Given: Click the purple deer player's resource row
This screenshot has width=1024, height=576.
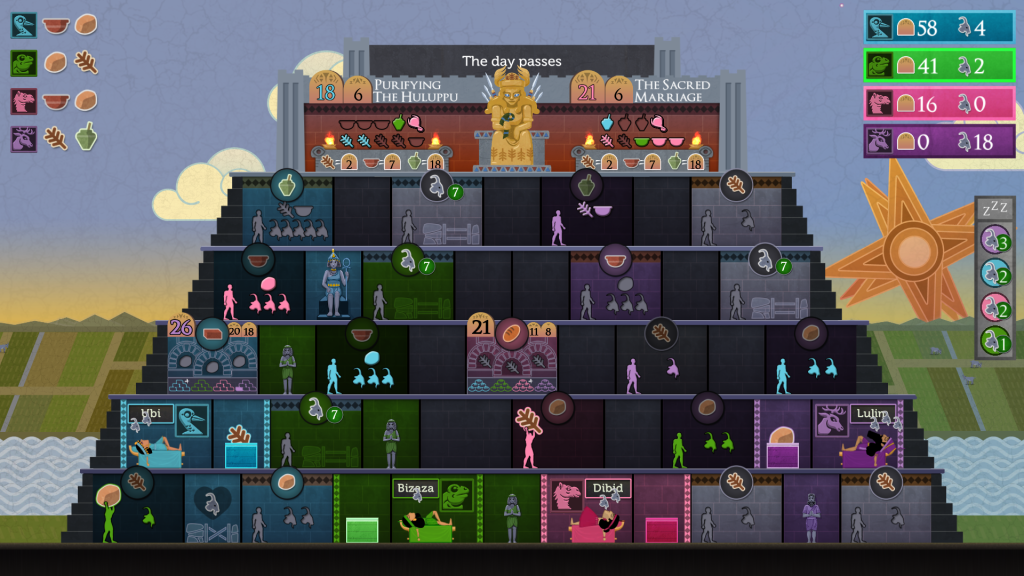Looking at the screenshot, I should (x=55, y=138).
